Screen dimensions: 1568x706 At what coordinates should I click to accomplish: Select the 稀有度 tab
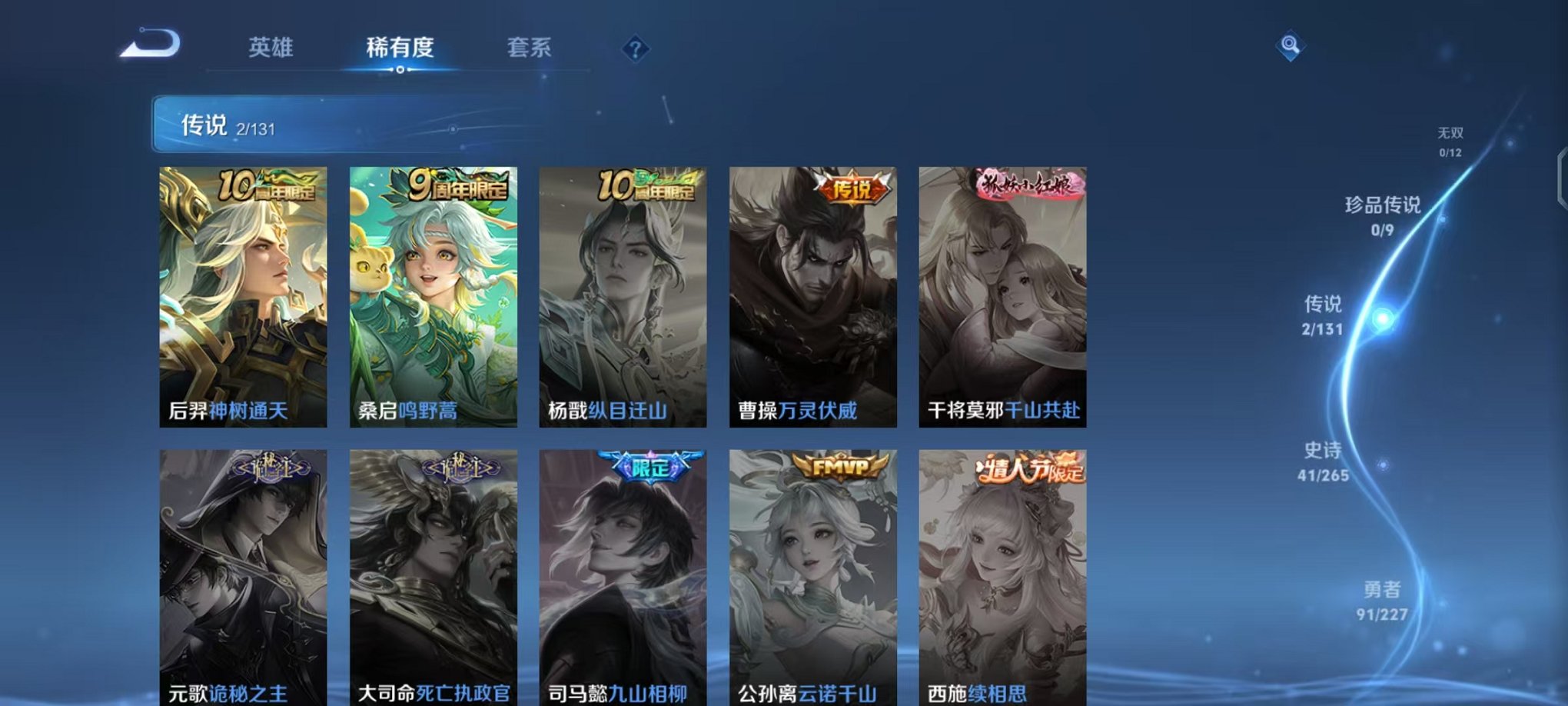[x=400, y=48]
